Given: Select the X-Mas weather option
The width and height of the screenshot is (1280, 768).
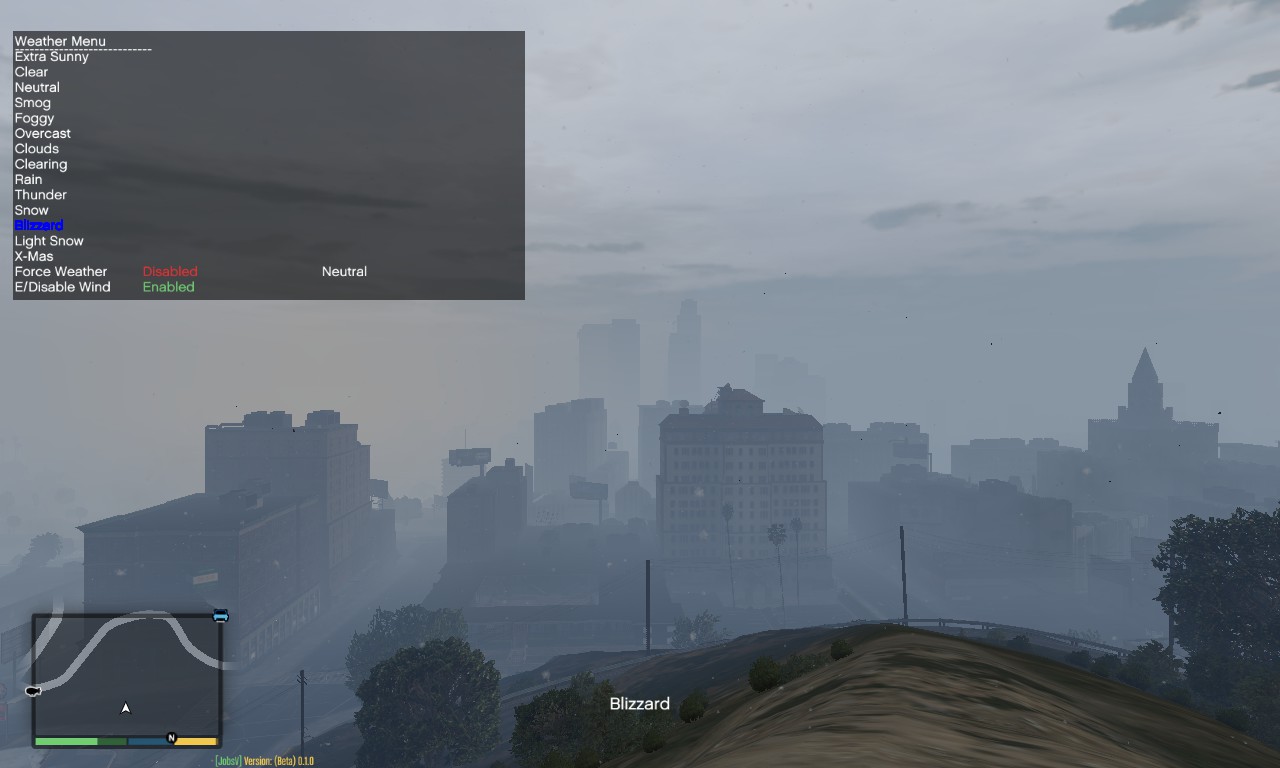Looking at the screenshot, I should pyautogui.click(x=34, y=256).
